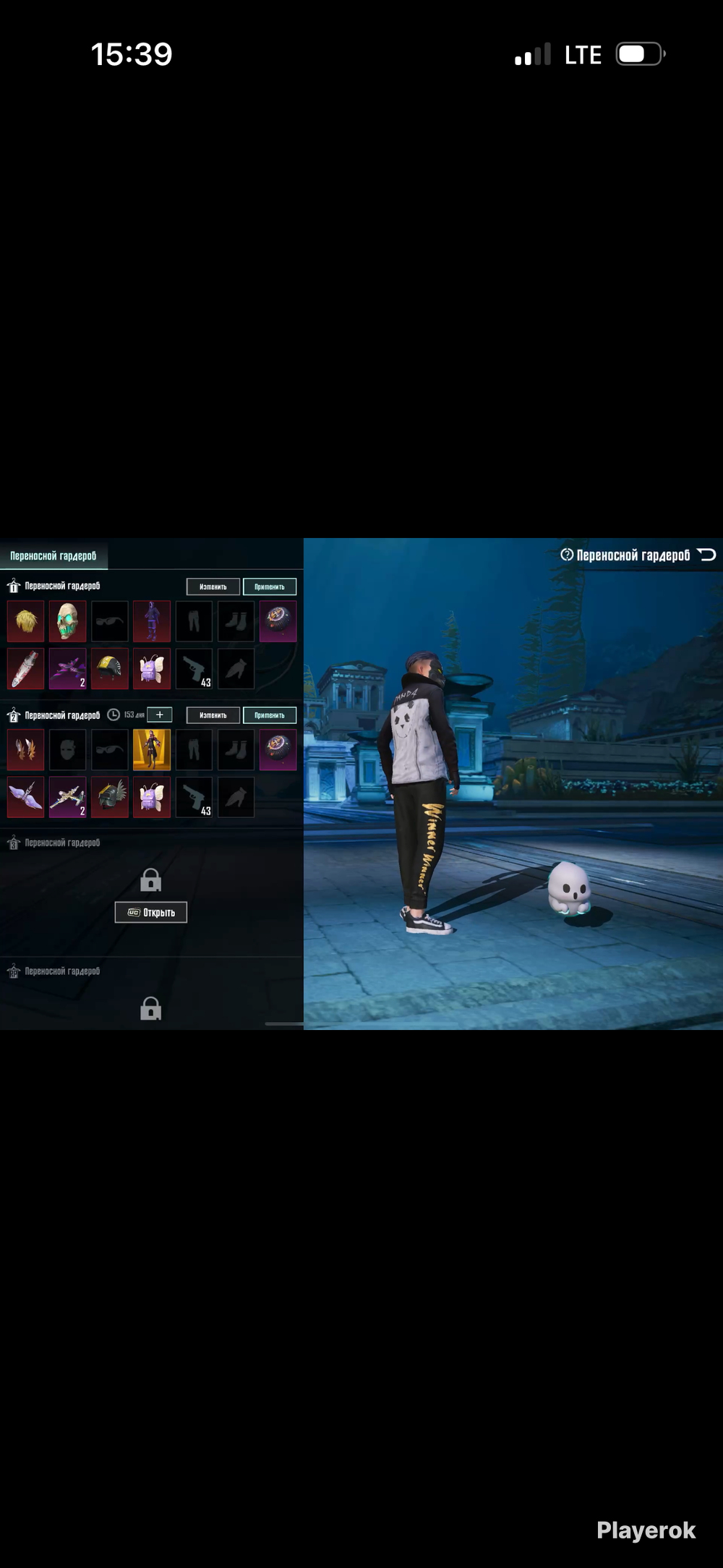723x1568 pixels.
Task: Select the feathered headpiece slot
Action: 25,750
